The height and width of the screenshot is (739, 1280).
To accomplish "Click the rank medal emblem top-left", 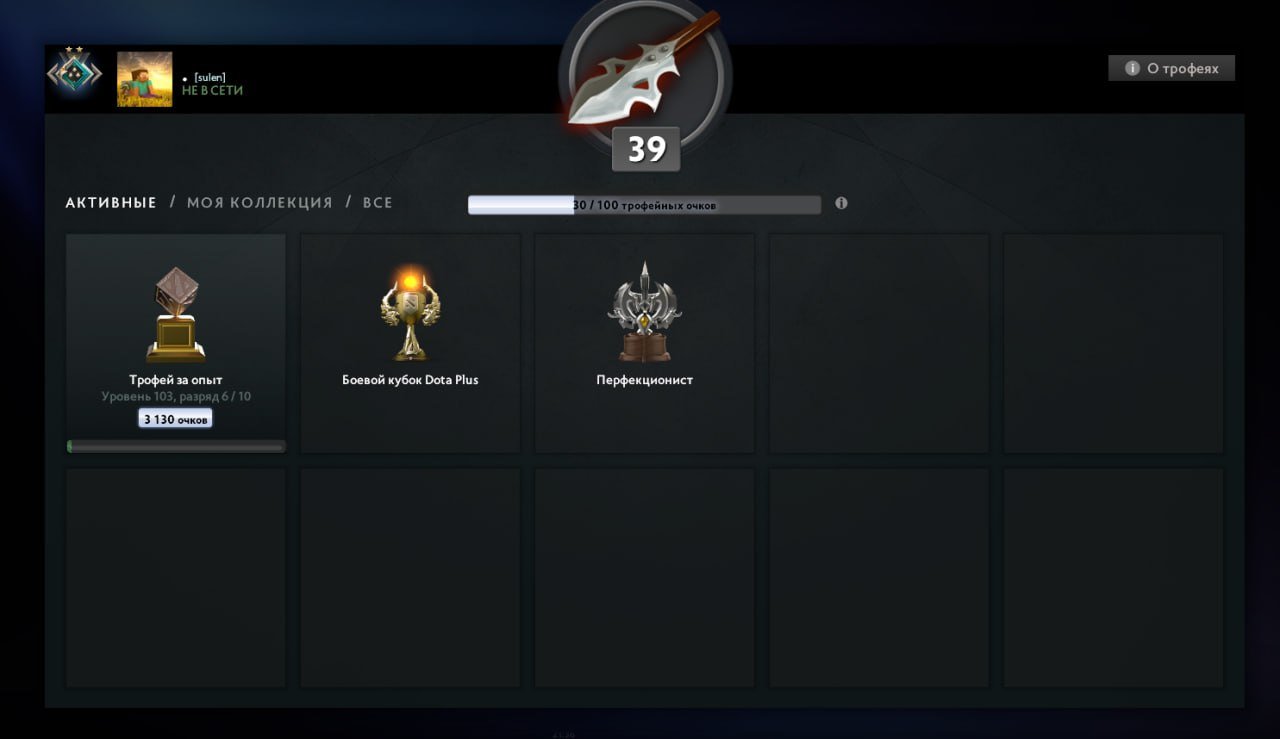I will (76, 73).
